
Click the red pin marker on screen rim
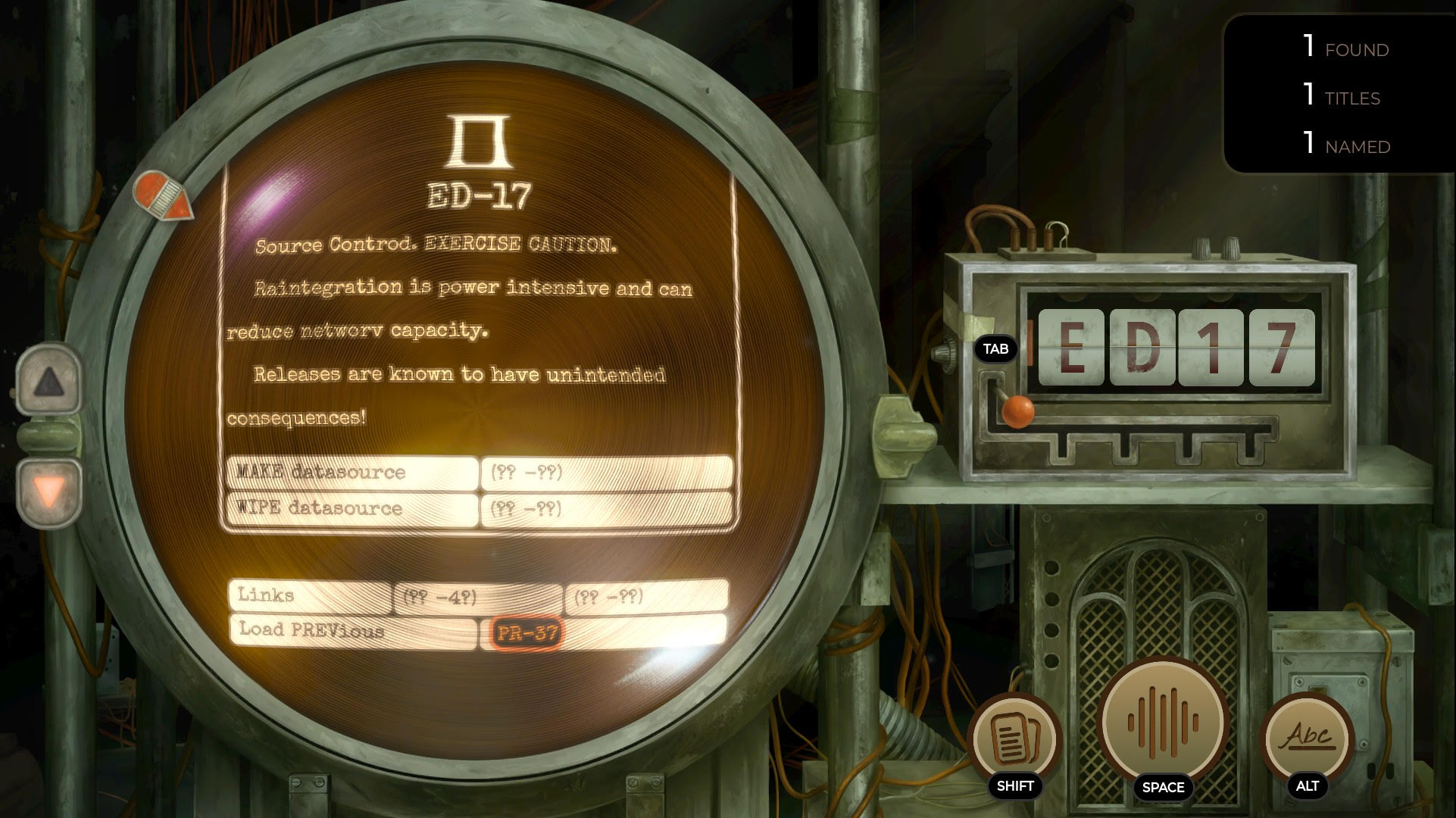pos(163,195)
